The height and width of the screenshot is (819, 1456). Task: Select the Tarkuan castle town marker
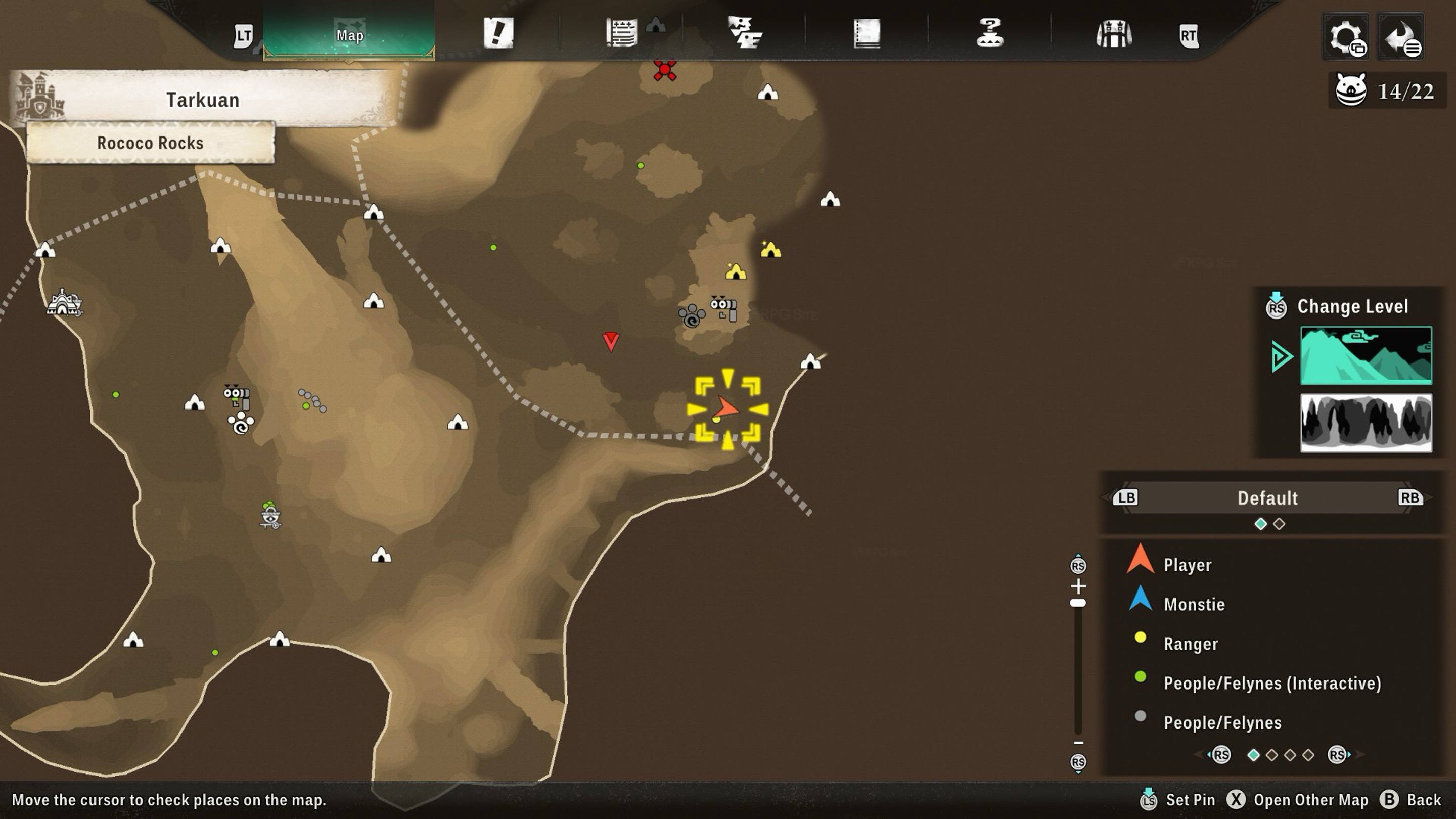tap(64, 302)
